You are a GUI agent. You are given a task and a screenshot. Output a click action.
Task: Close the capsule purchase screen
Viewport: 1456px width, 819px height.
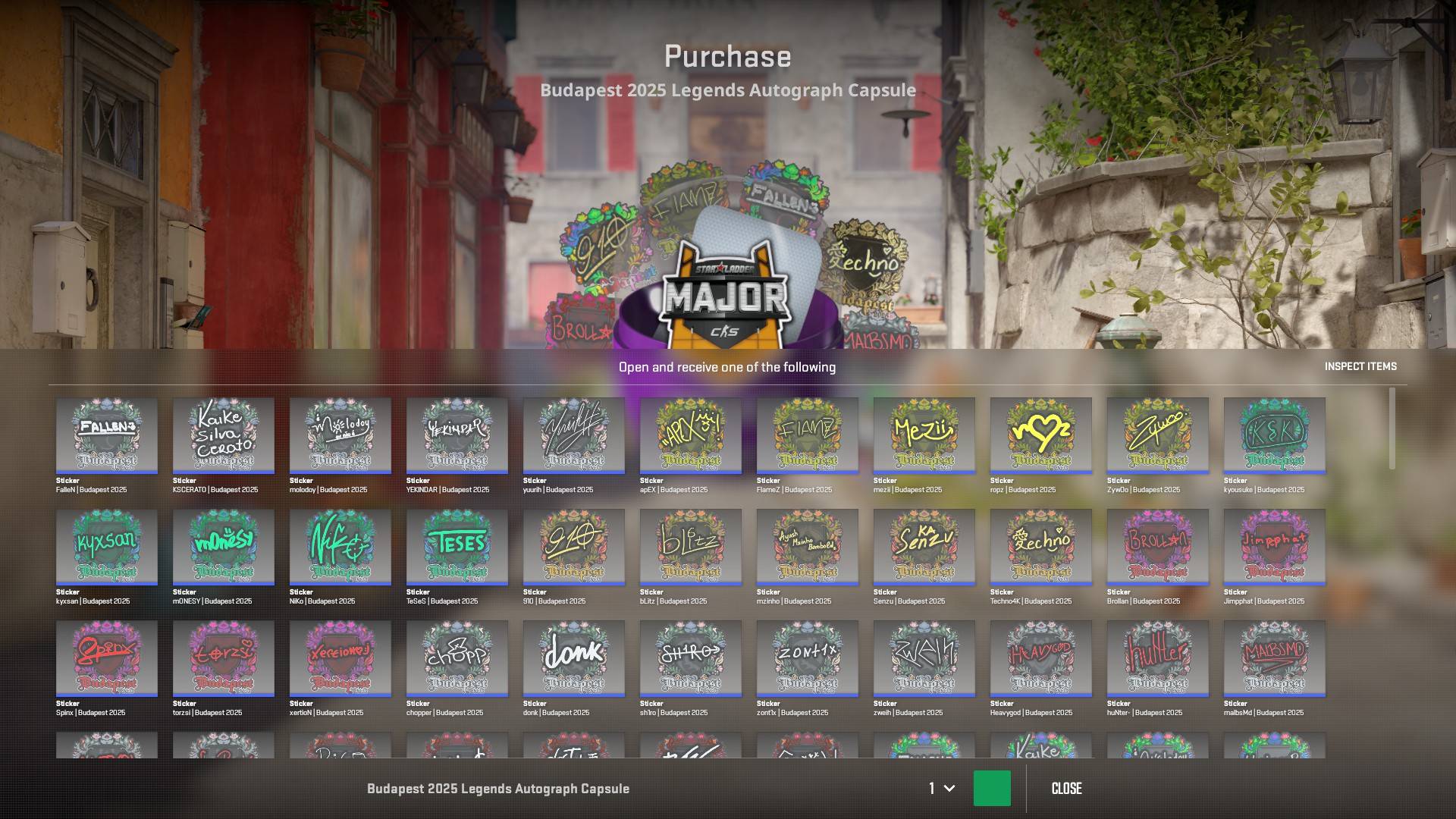click(1066, 789)
